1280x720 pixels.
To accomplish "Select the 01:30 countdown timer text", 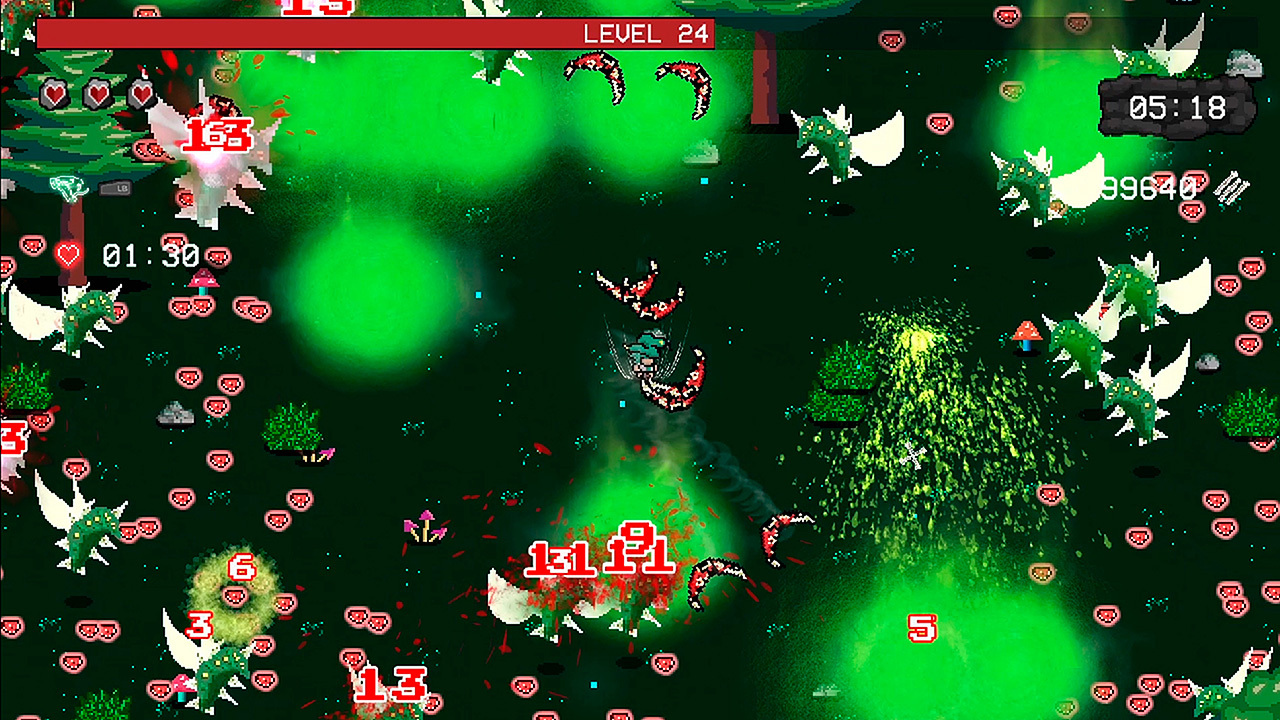I will (150, 255).
